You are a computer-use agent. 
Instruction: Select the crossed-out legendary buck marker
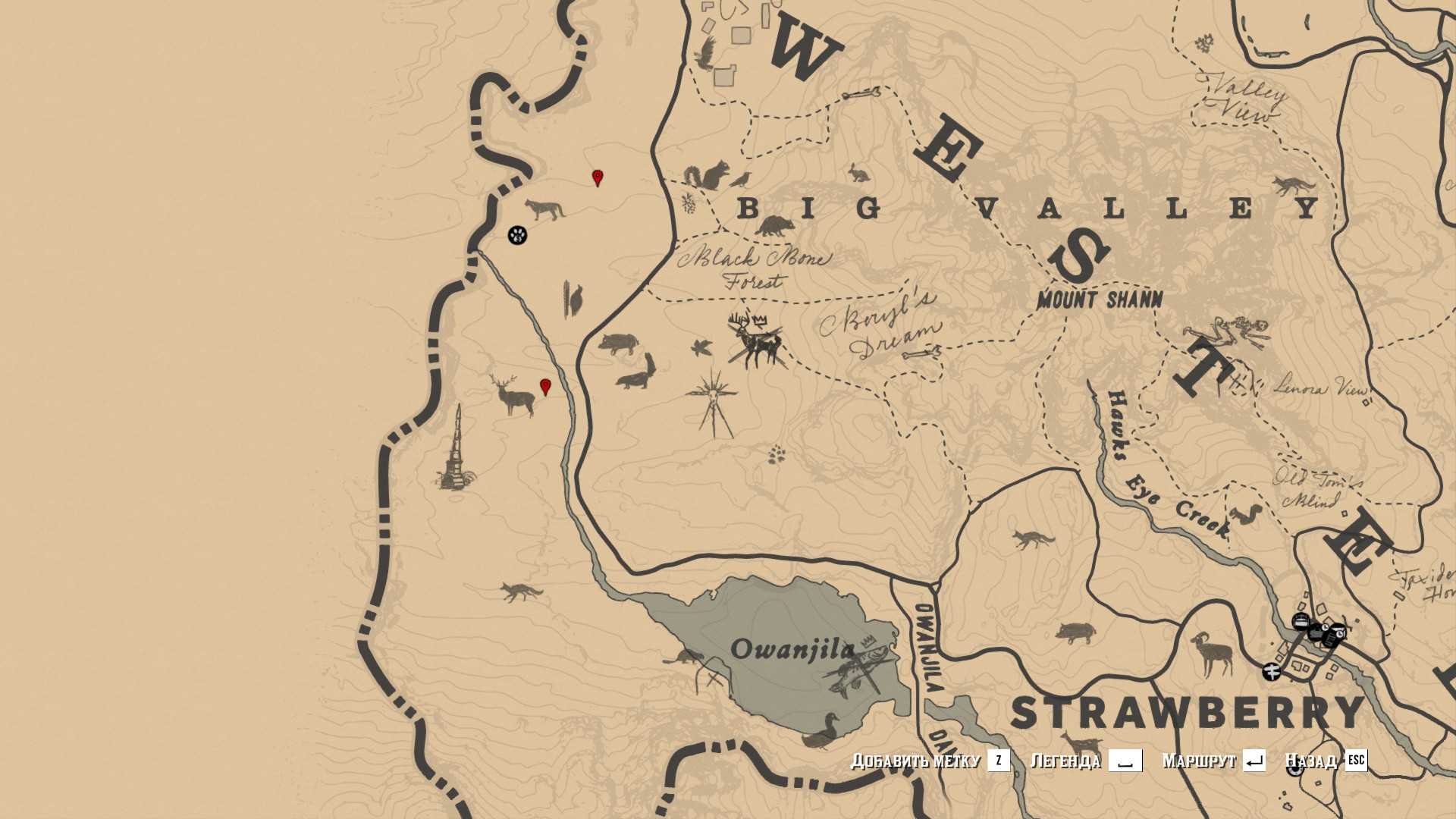point(755,342)
